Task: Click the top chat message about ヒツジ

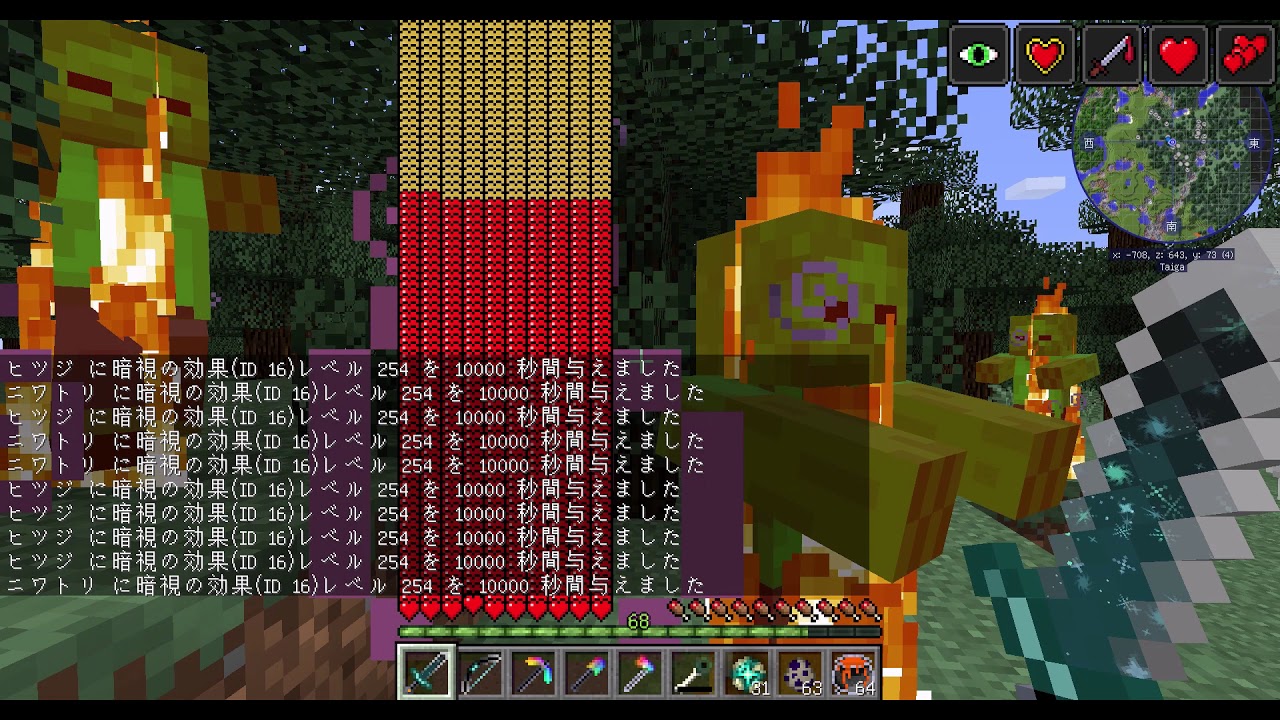Action: pyautogui.click(x=340, y=368)
